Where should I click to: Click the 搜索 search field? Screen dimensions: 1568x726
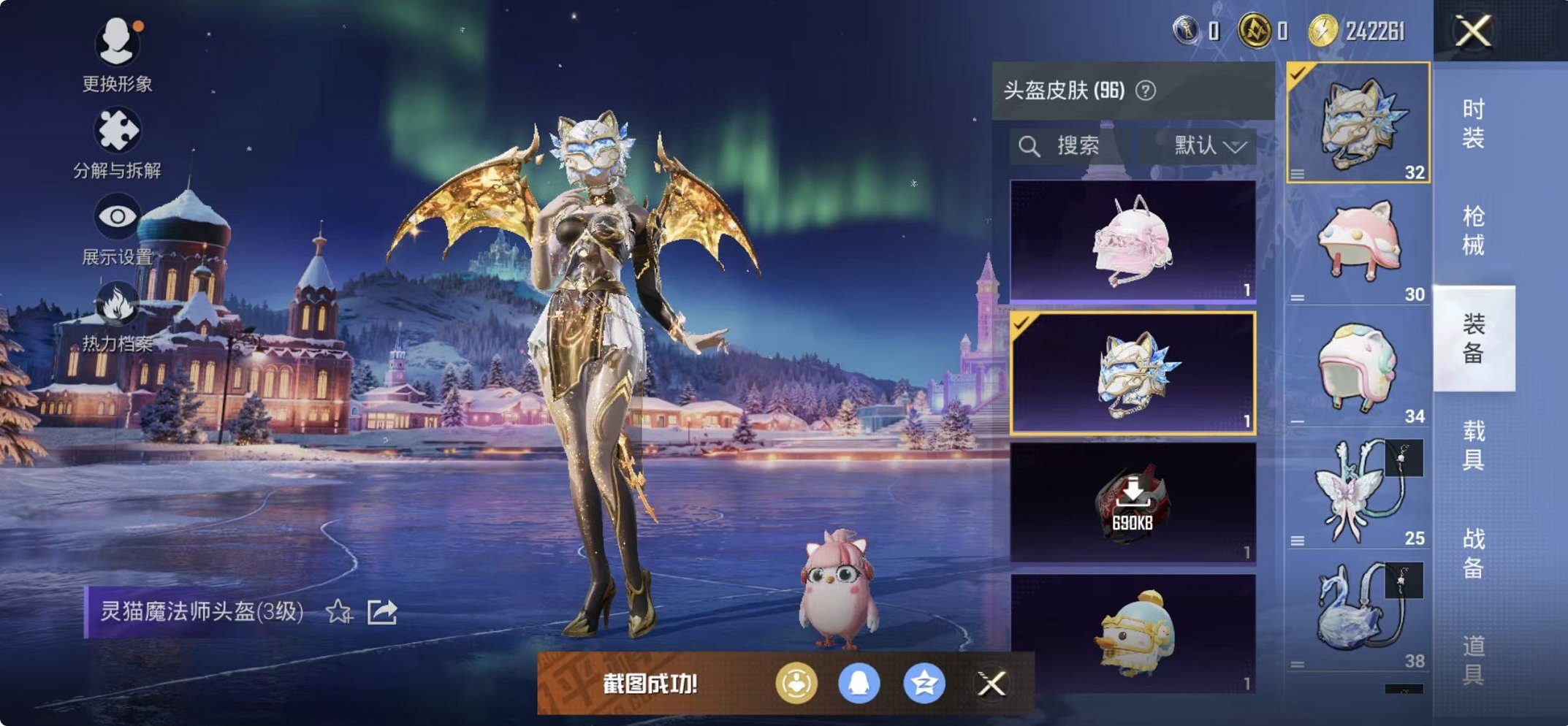[1069, 146]
